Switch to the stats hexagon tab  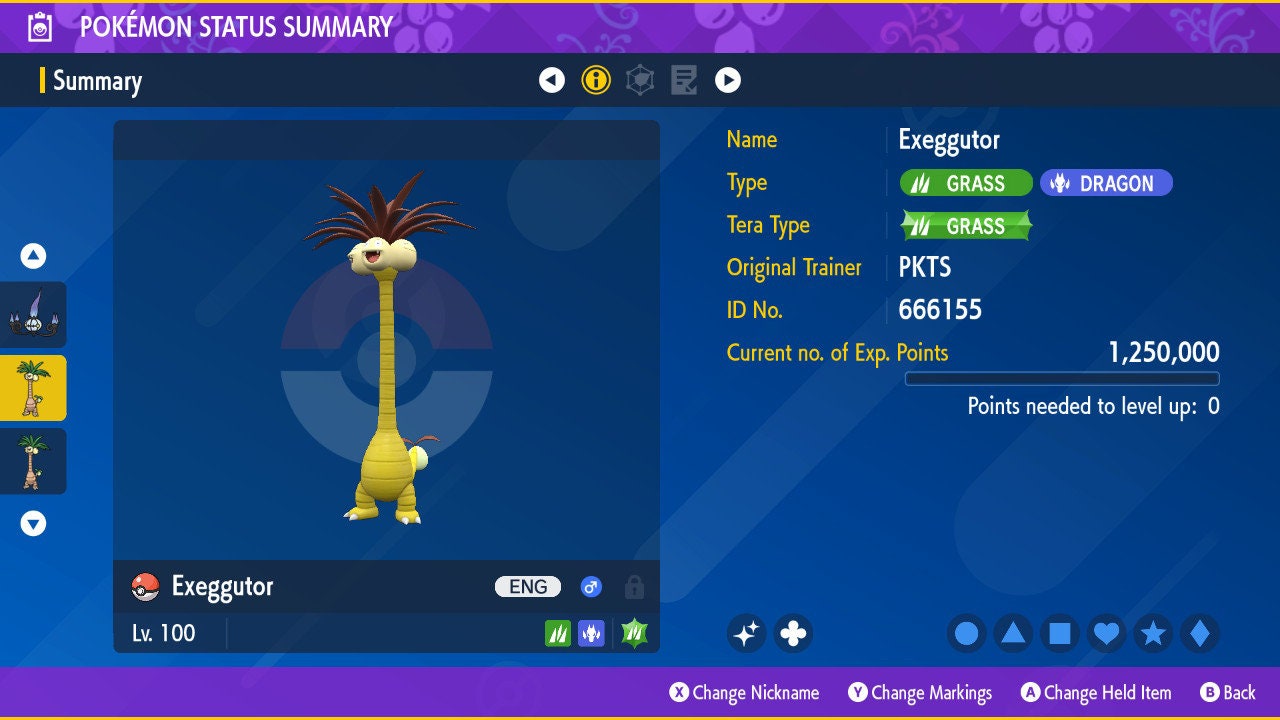[x=640, y=80]
